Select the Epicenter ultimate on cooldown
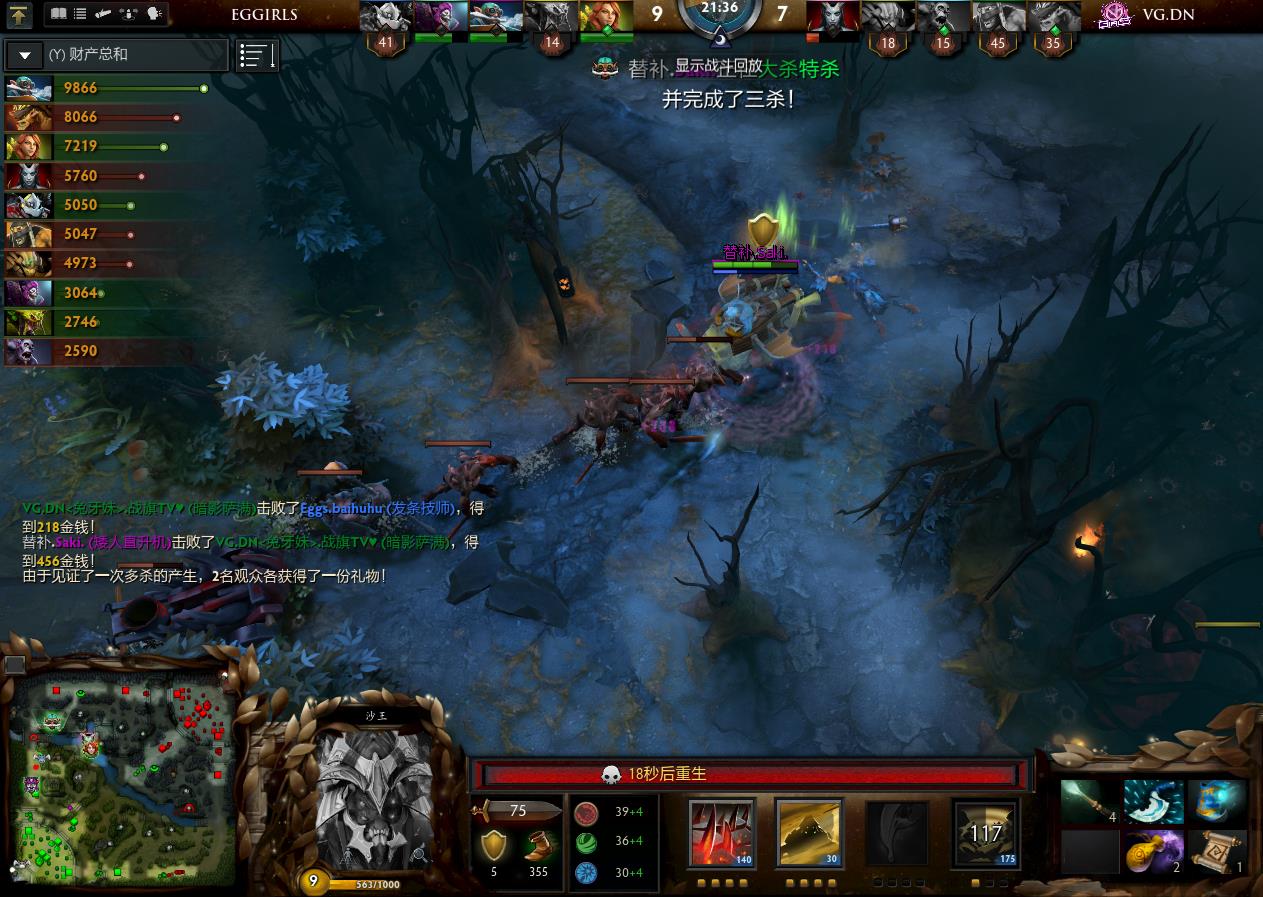The width and height of the screenshot is (1263, 897). click(x=985, y=832)
